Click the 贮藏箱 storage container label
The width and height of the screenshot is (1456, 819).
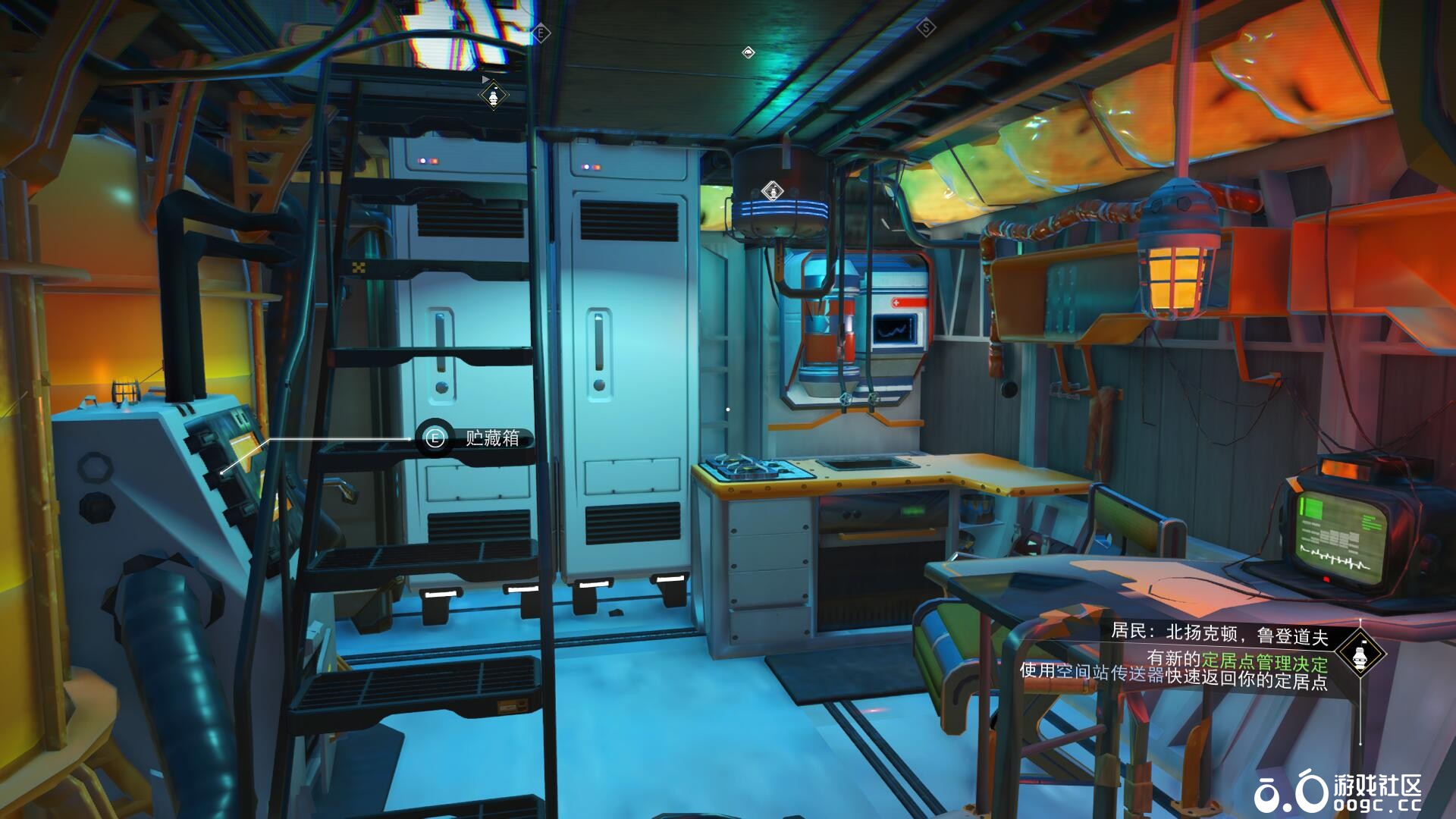[492, 438]
